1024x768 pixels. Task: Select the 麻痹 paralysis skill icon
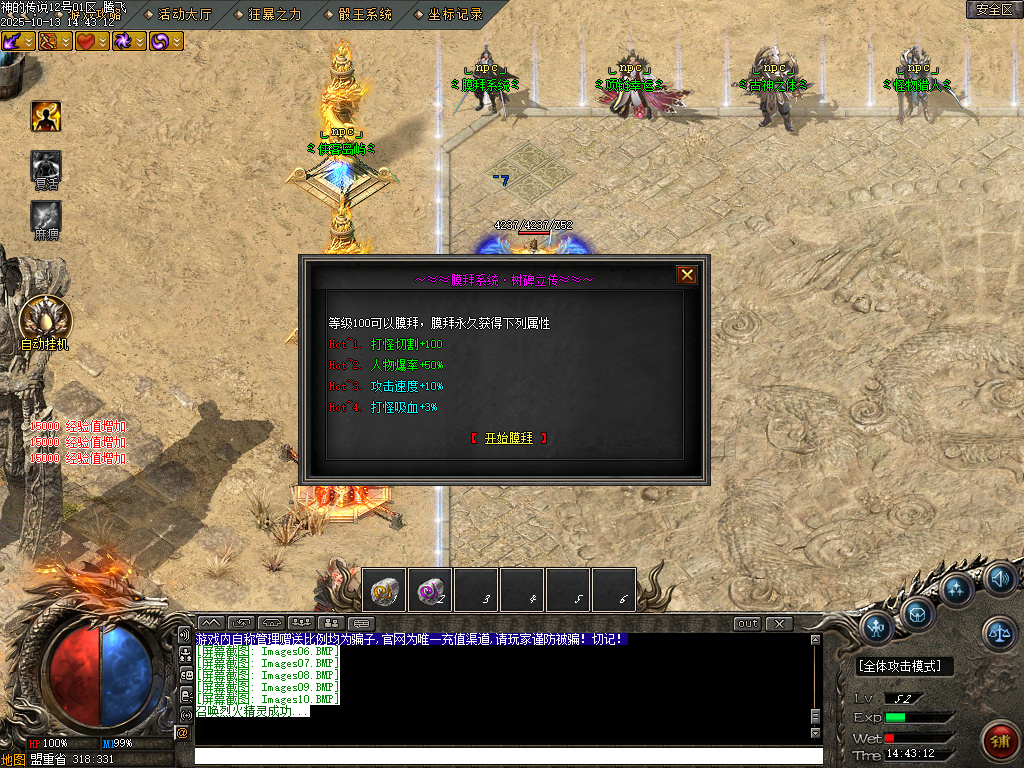click(x=46, y=216)
